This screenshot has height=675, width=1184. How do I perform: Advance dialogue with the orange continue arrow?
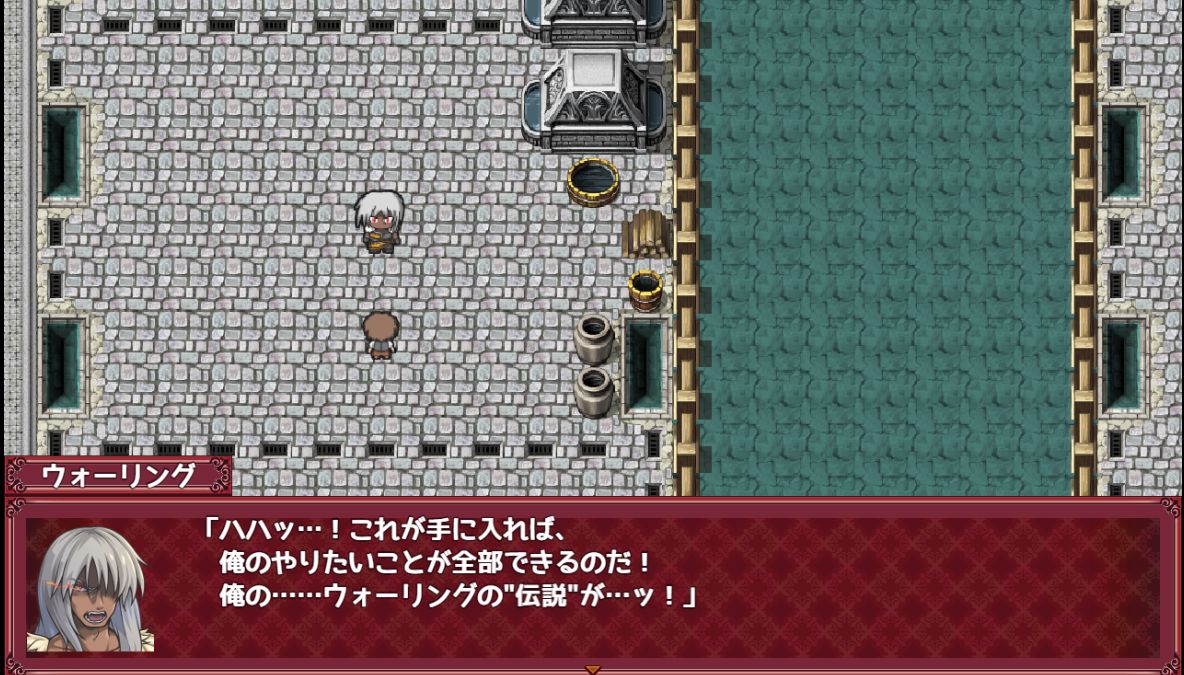tap(592, 669)
